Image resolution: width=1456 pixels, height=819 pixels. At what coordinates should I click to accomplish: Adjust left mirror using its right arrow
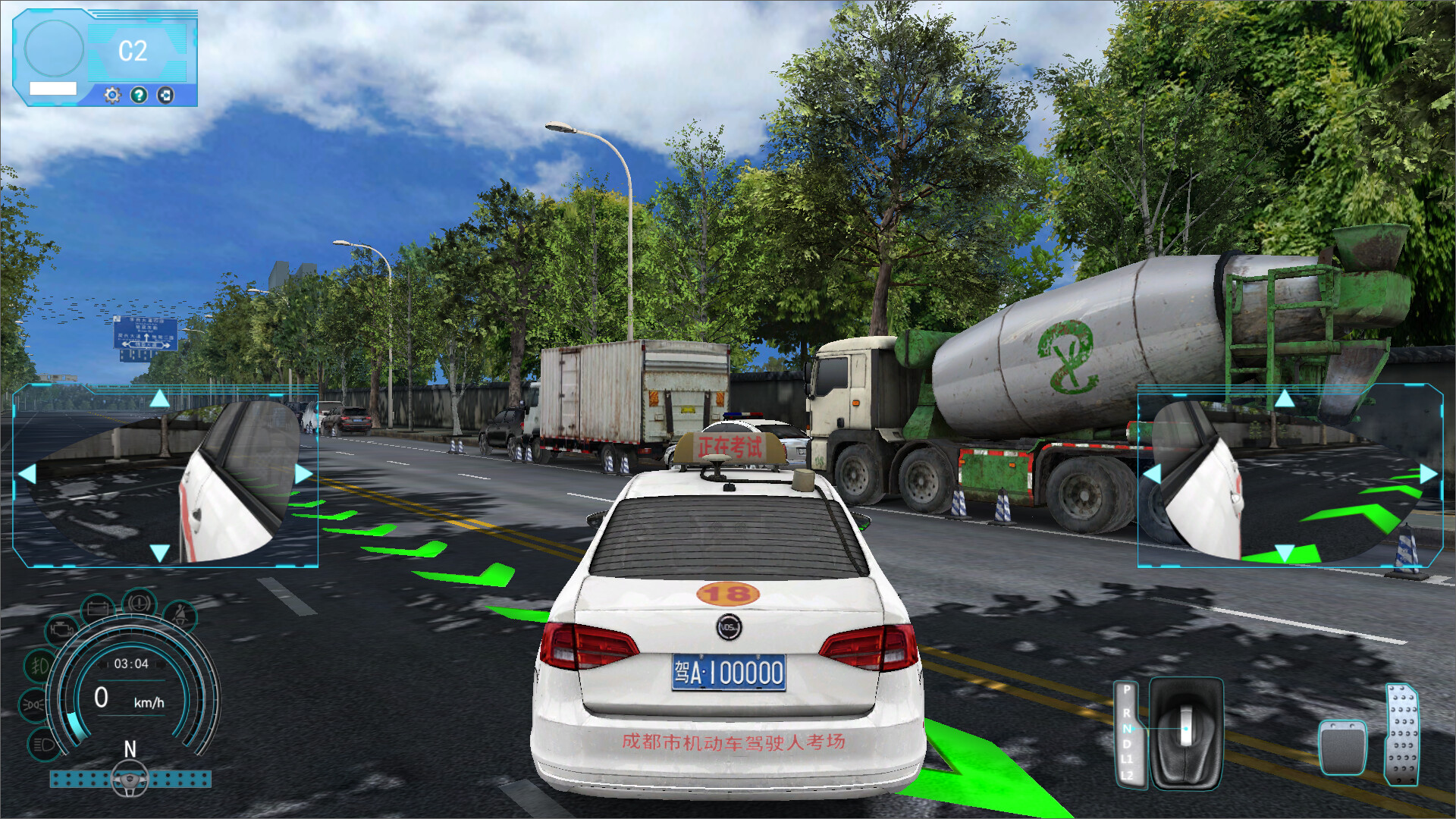pos(303,475)
